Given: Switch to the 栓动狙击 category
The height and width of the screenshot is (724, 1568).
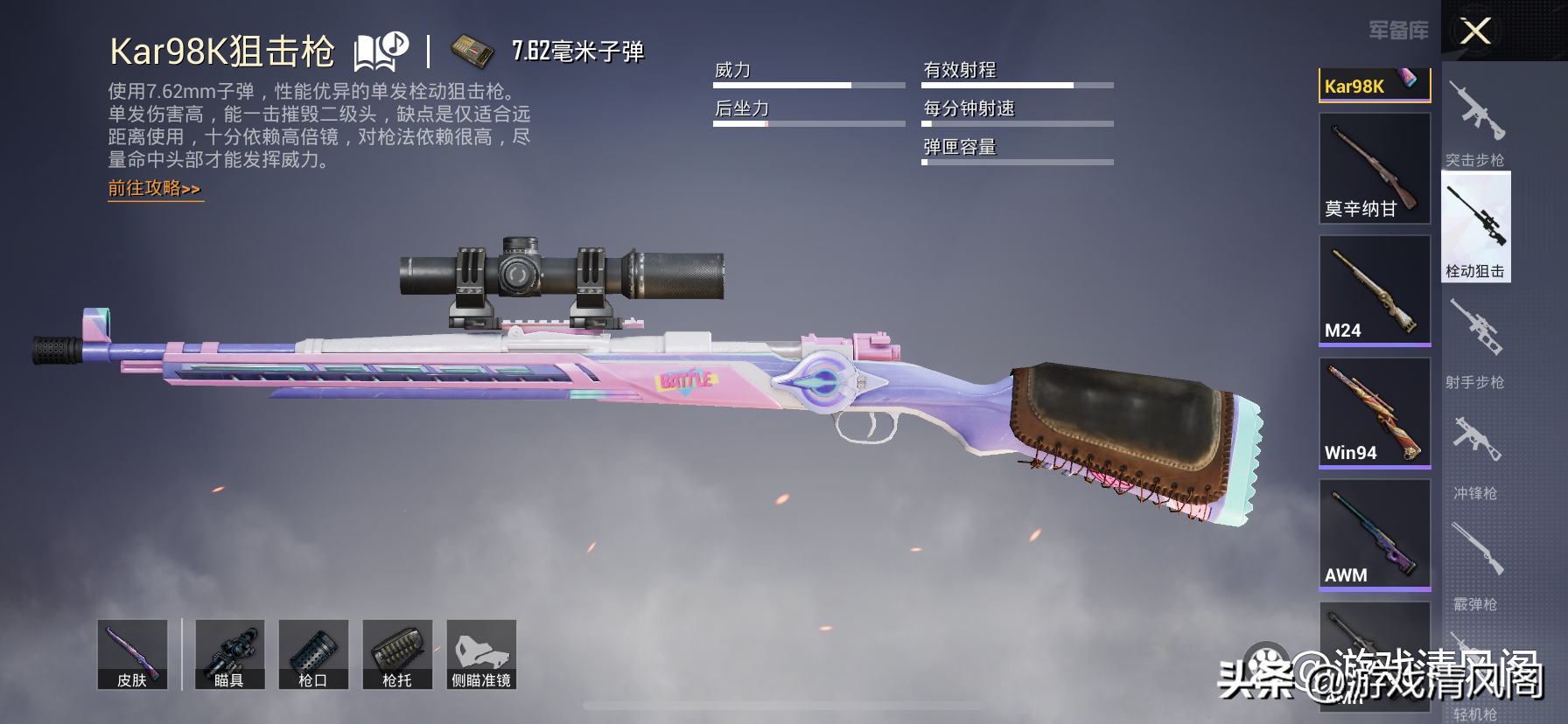Looking at the screenshot, I should [x=1476, y=227].
